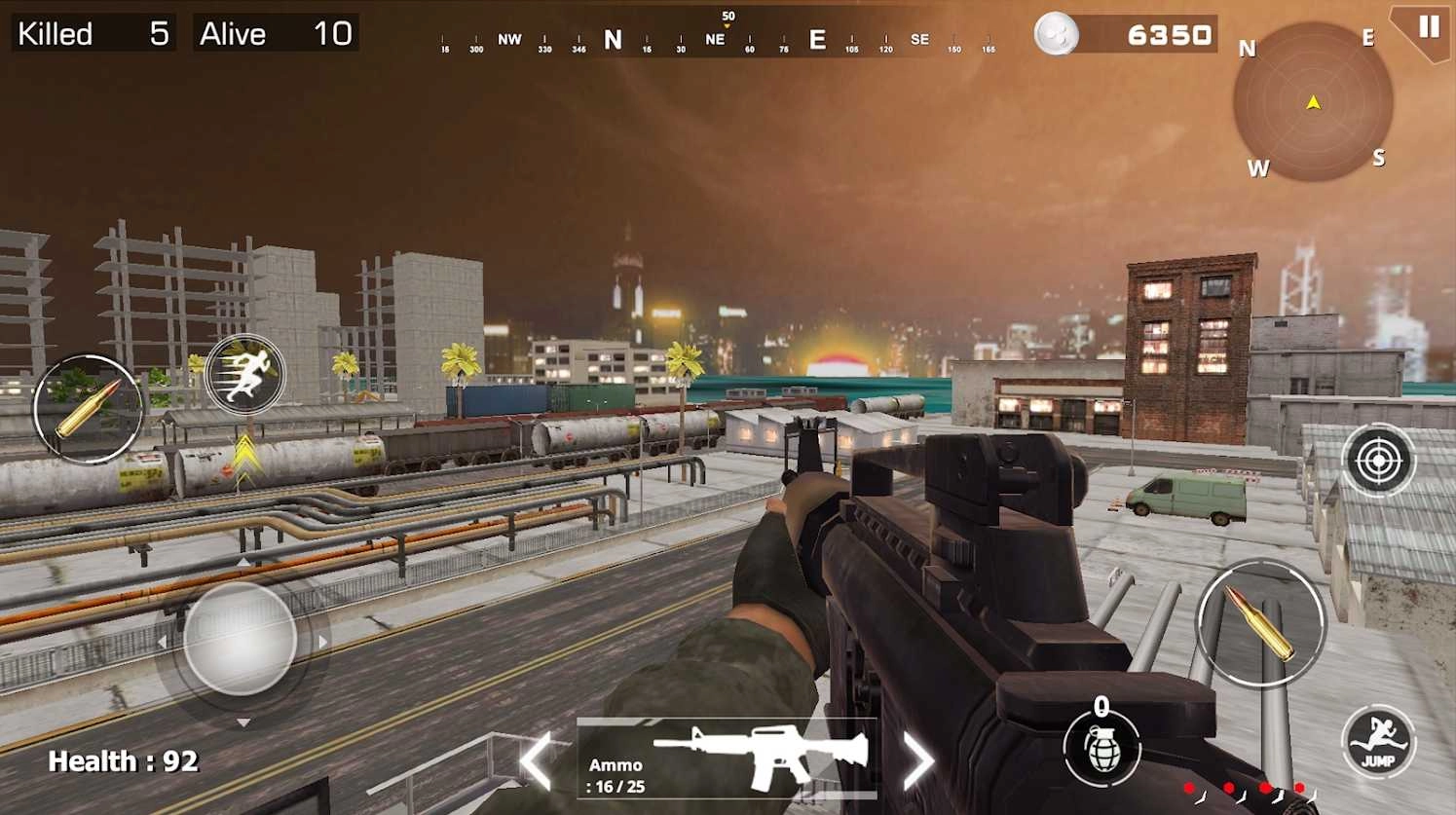Viewport: 1456px width, 815px height.
Task: Open the Killed counter display
Action: pyautogui.click(x=93, y=33)
